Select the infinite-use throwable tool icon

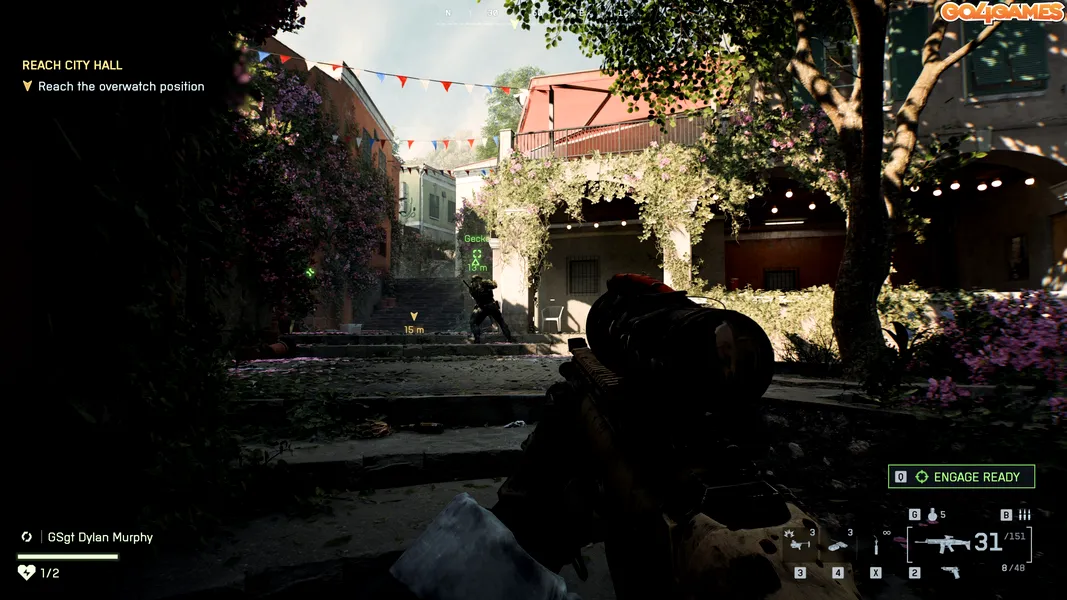[876, 546]
